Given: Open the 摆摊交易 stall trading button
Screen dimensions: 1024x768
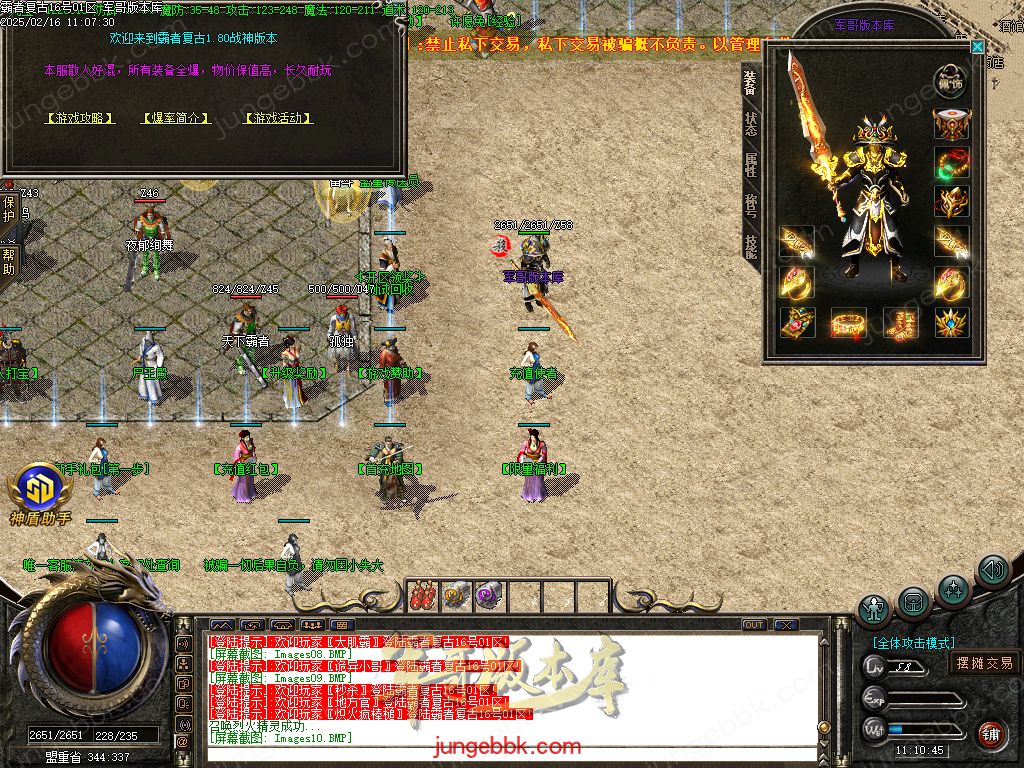Looking at the screenshot, I should [984, 663].
